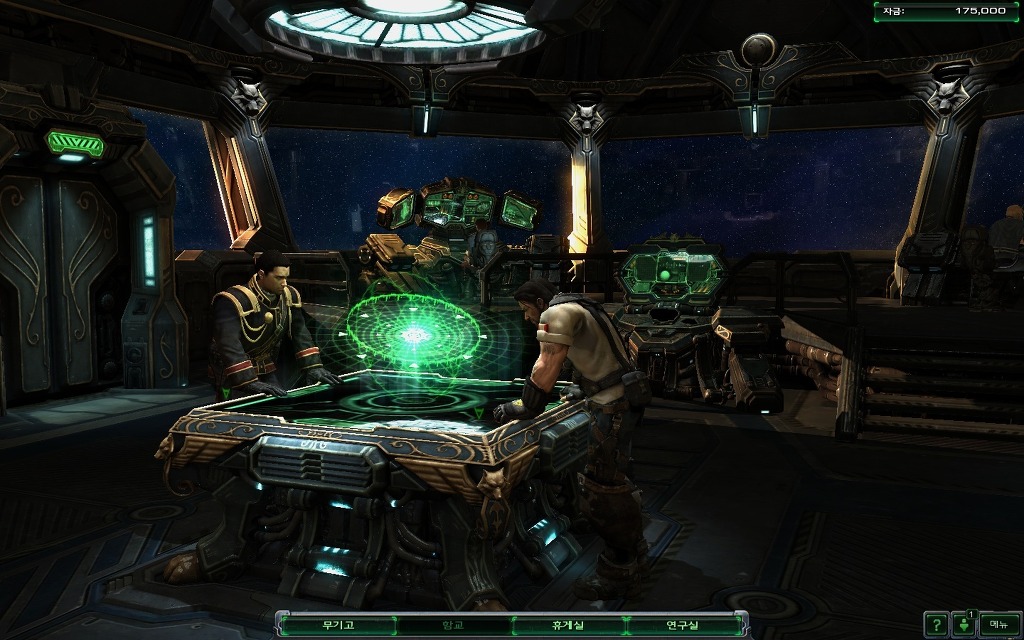
Task: Open the 메뉴 (Menu) button
Action: (x=999, y=623)
